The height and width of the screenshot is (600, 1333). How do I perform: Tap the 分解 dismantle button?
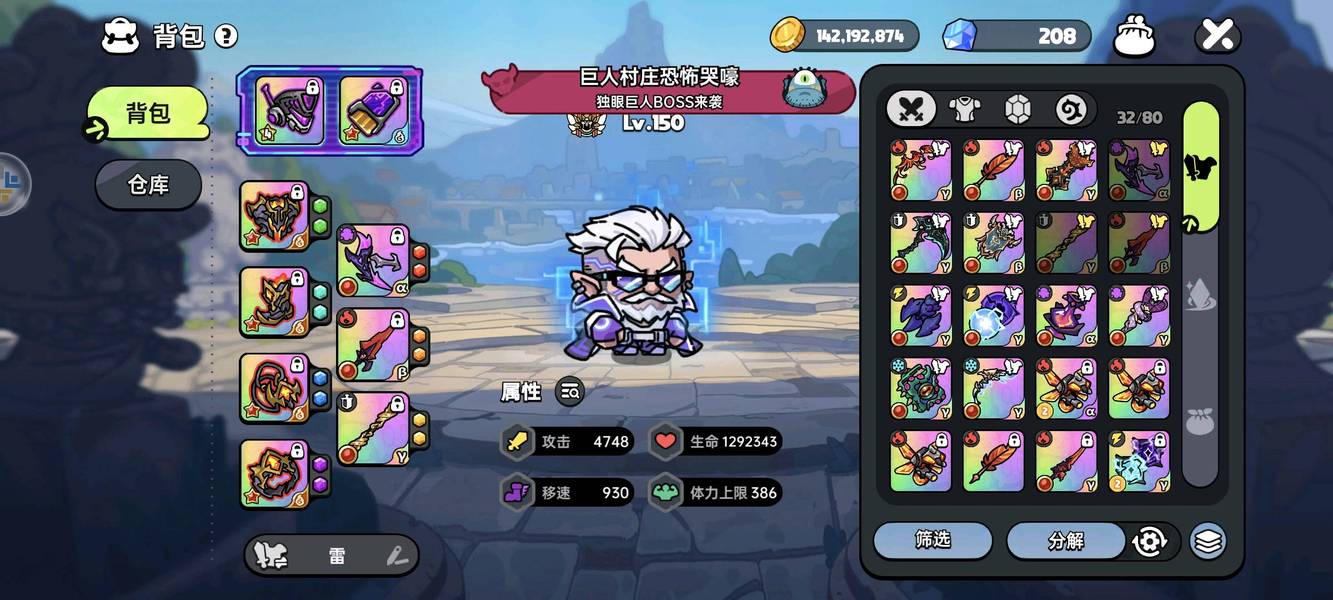(x=1066, y=541)
